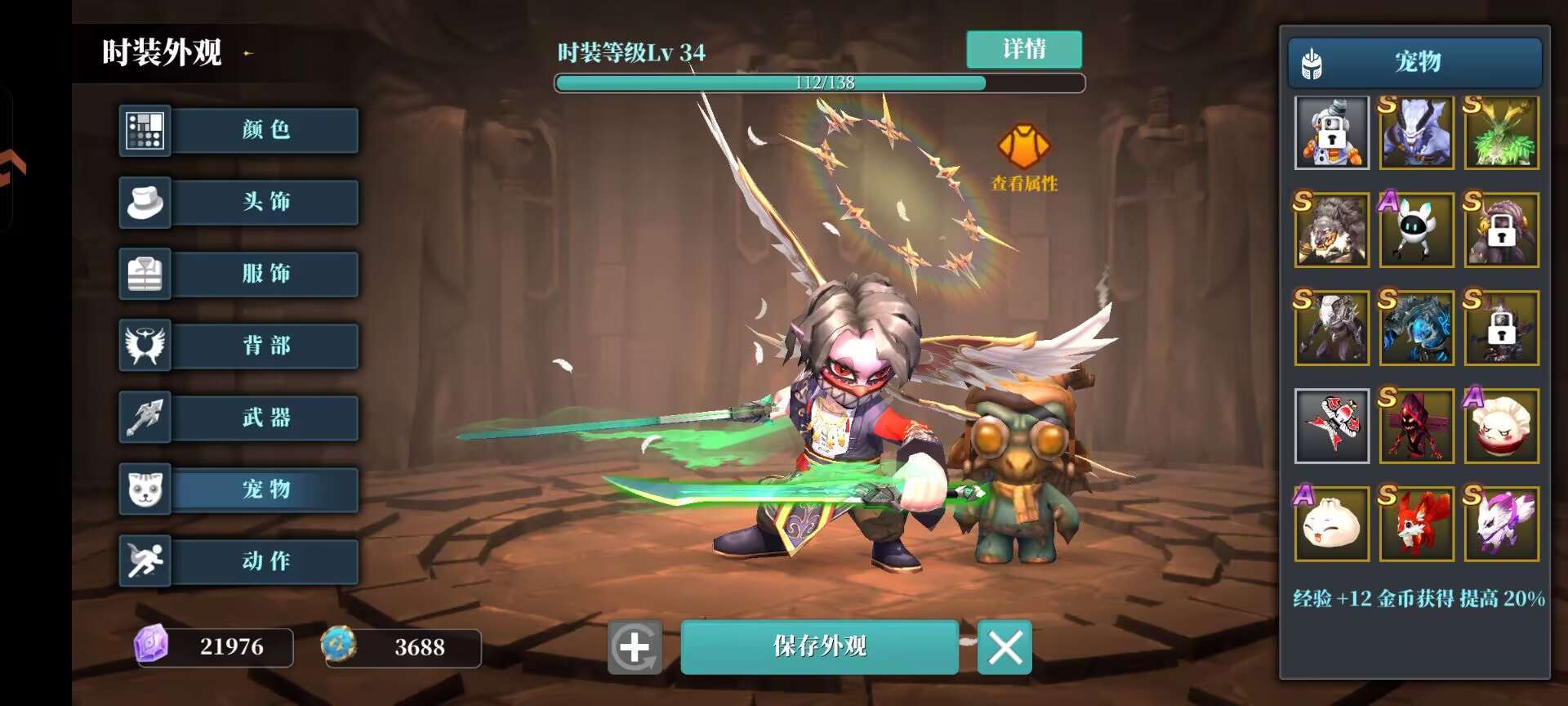Screen dimensions: 1568x706
Task: Select the red fox pet thumbnail
Action: (x=1416, y=524)
